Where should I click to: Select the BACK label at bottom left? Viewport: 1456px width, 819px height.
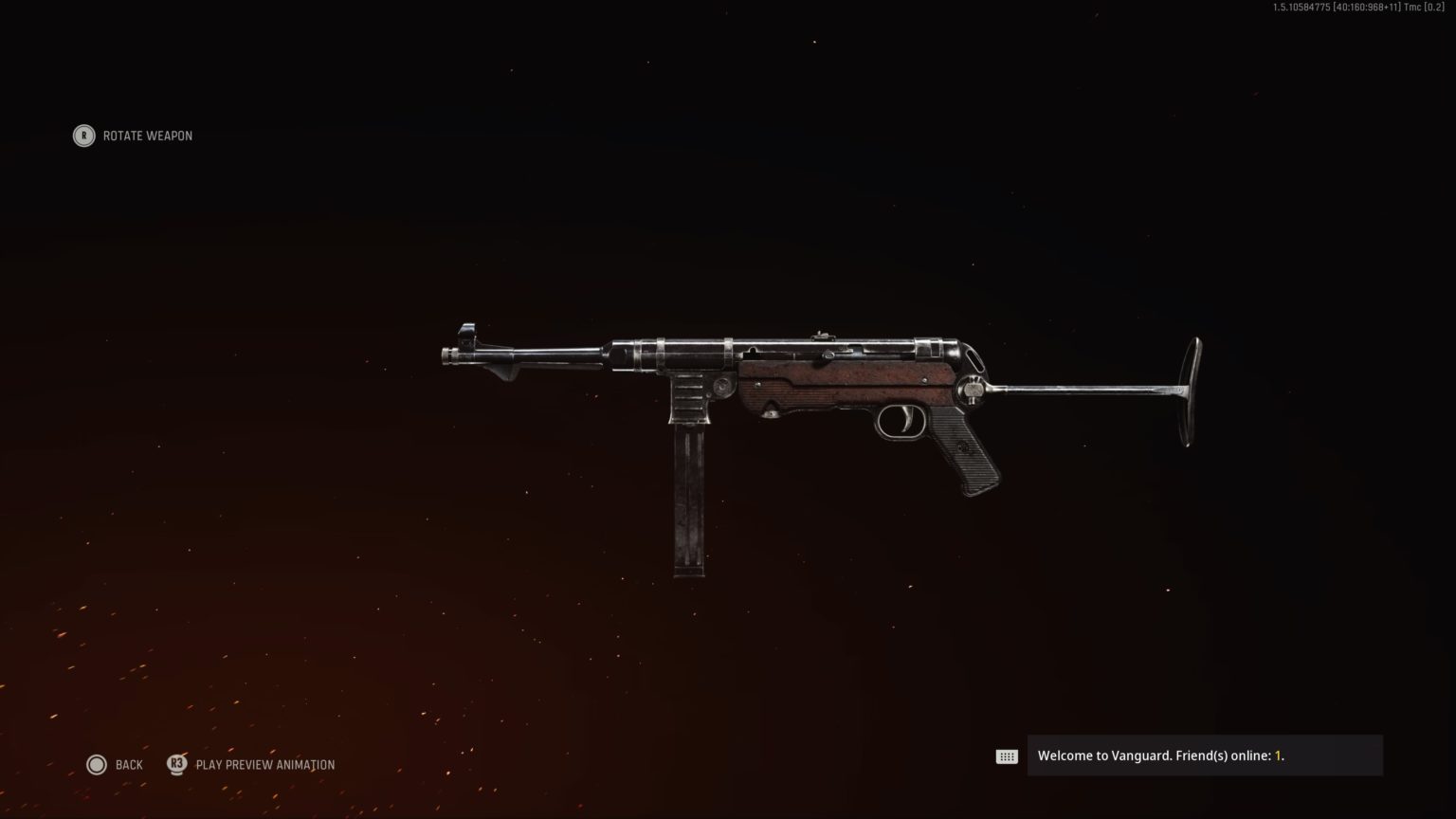pyautogui.click(x=129, y=764)
